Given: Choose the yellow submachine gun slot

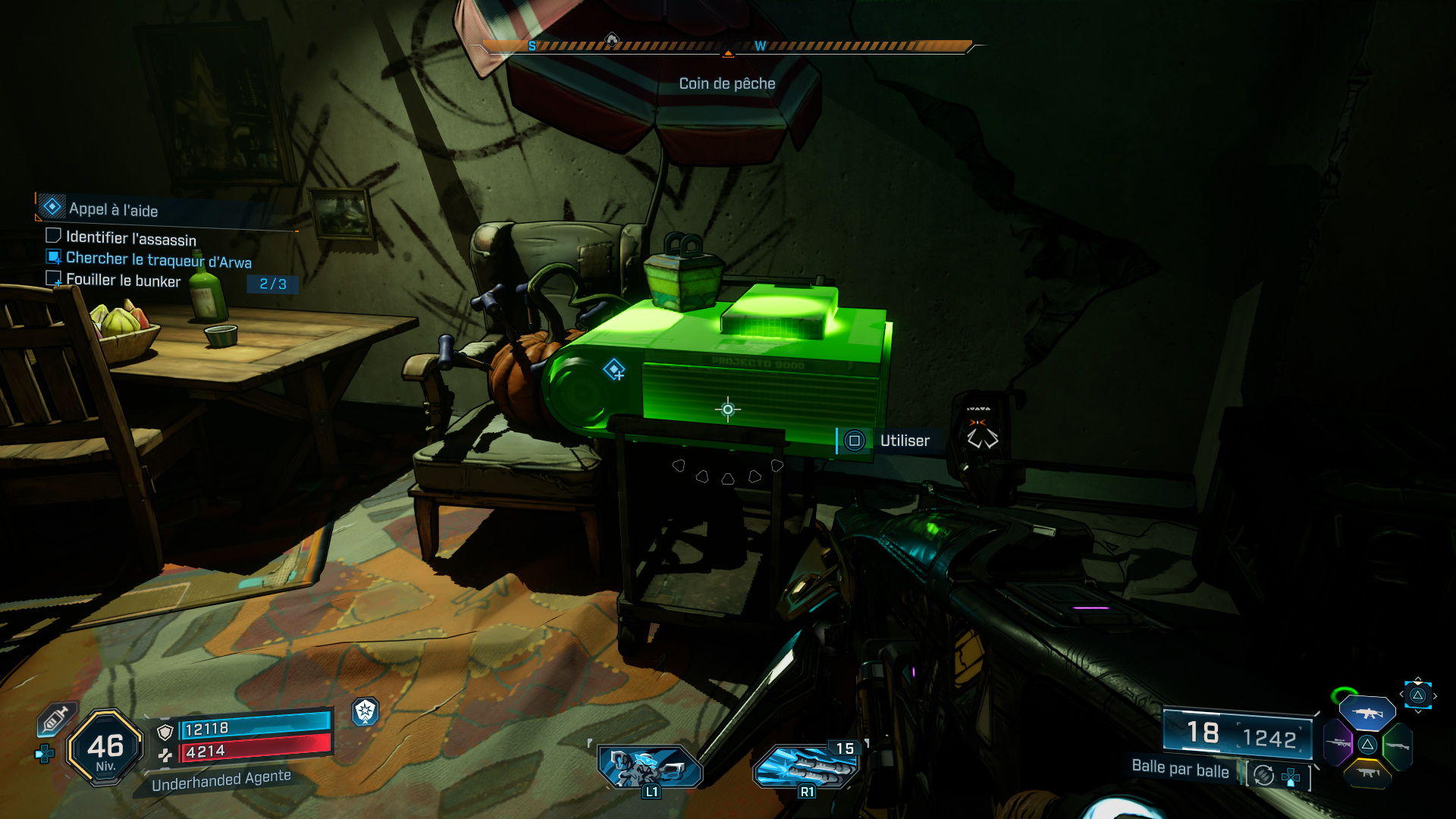Looking at the screenshot, I should tap(1367, 773).
